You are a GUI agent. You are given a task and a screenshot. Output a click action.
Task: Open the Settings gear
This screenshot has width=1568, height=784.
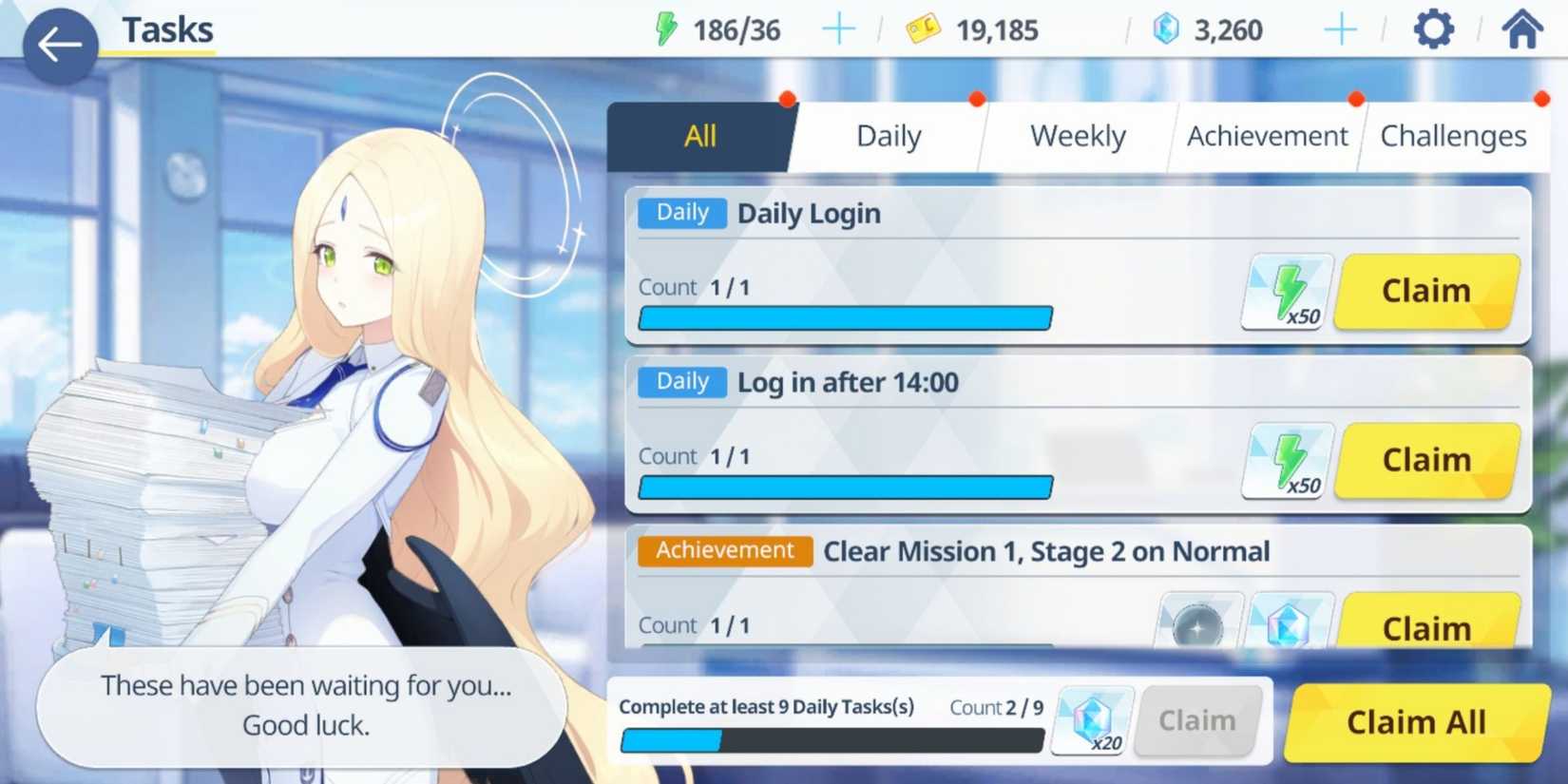tap(1433, 29)
